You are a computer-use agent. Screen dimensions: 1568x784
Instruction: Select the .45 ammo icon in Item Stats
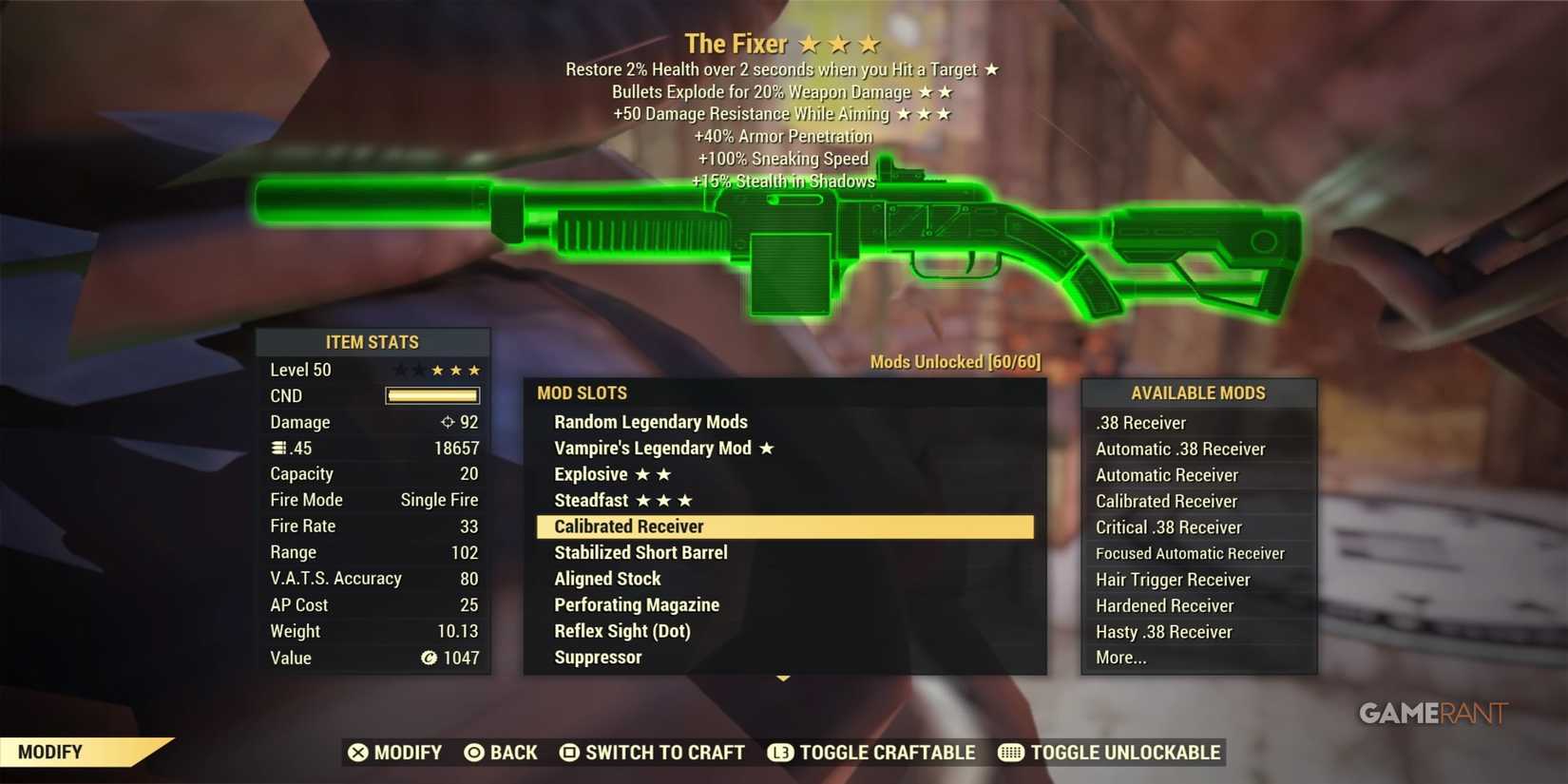[x=278, y=448]
